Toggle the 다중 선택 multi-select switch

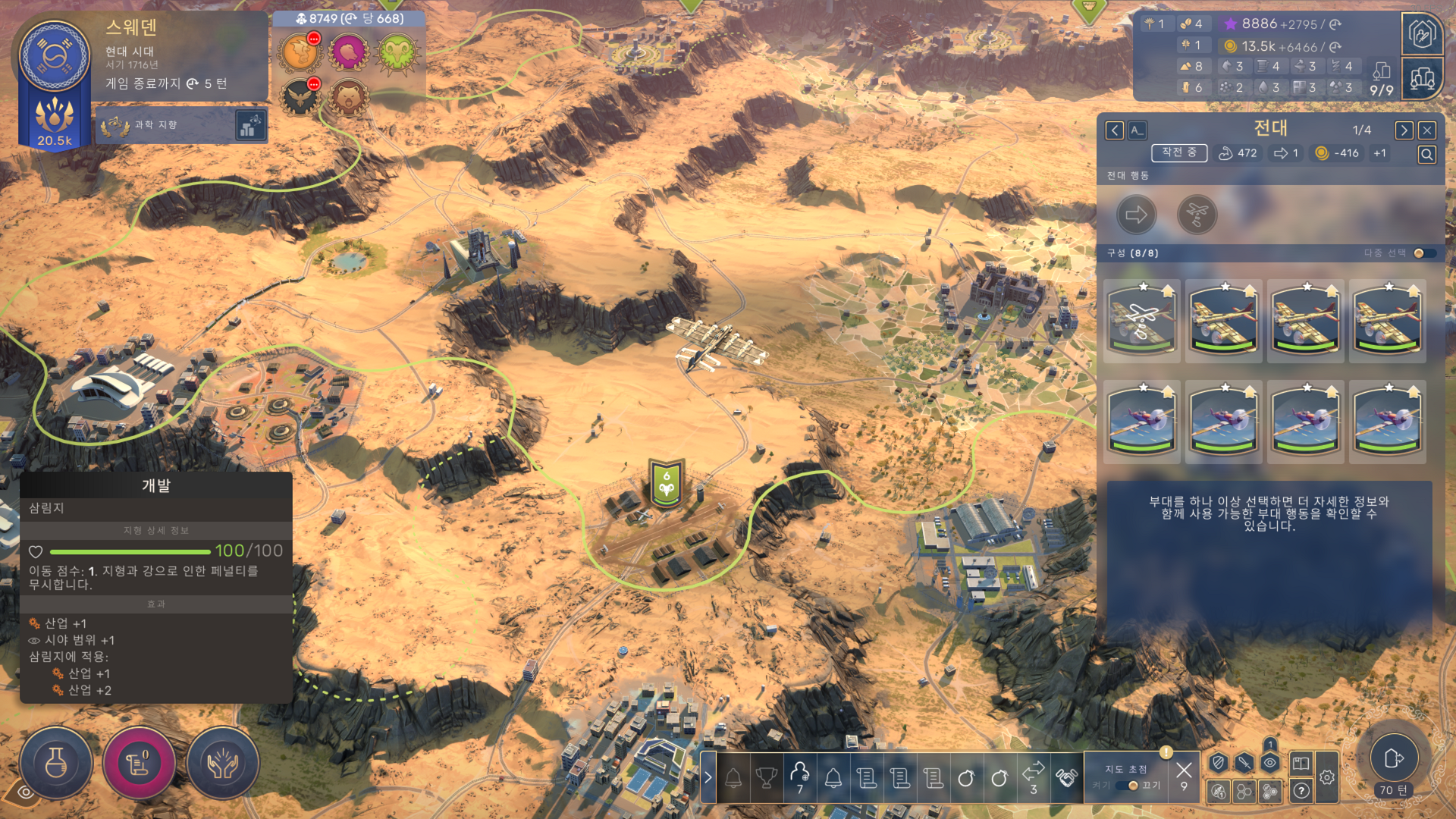click(x=1423, y=253)
